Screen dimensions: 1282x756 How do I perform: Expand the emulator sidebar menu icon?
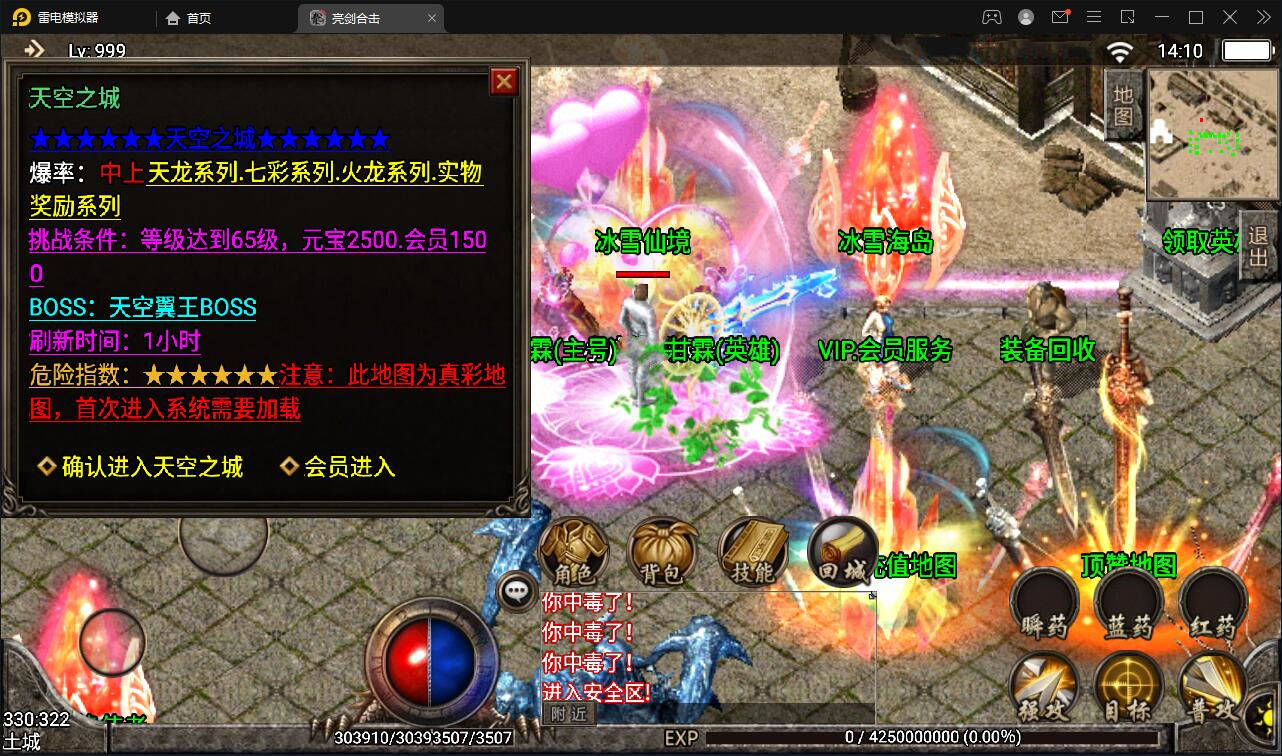[x=1094, y=17]
